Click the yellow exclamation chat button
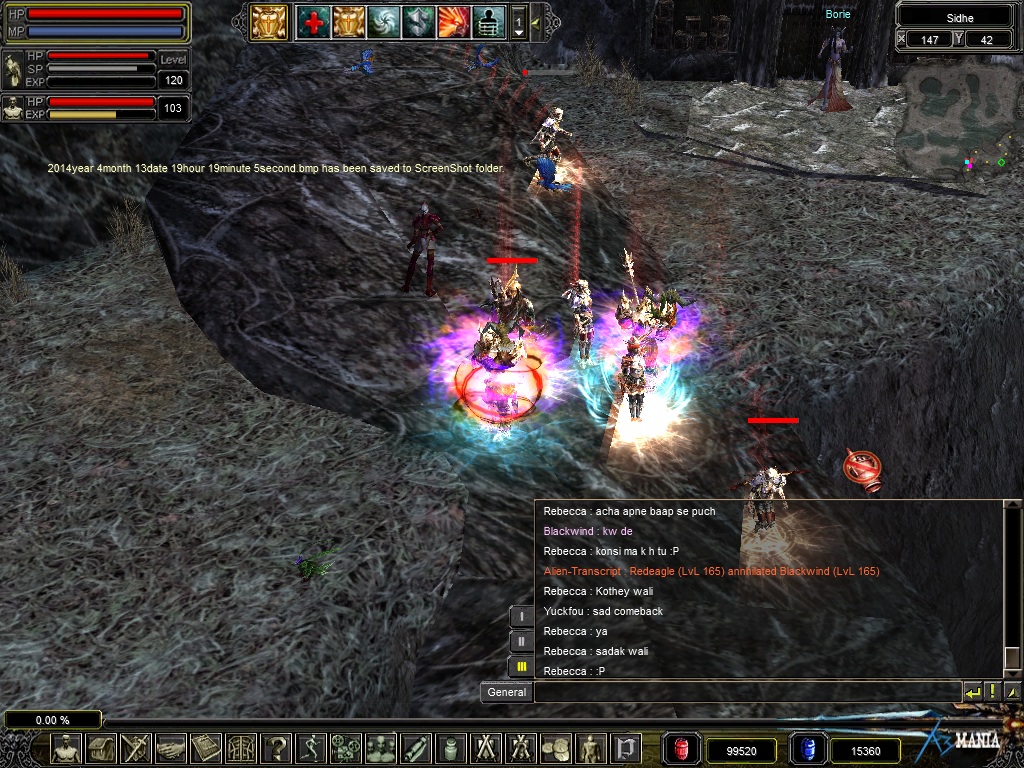The width and height of the screenshot is (1024, 768). tap(992, 692)
